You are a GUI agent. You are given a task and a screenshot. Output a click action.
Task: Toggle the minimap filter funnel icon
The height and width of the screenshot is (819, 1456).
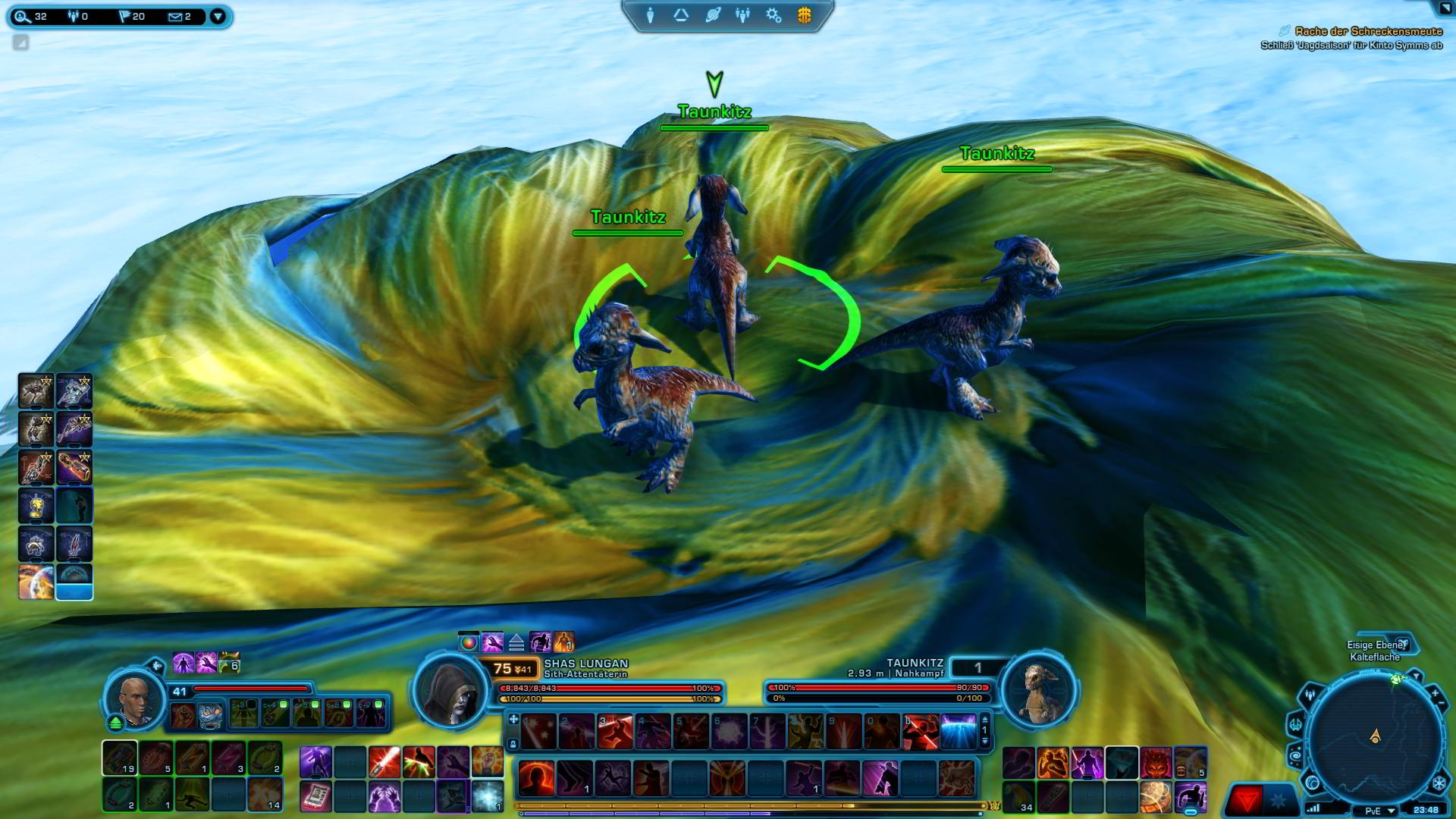1417,676
